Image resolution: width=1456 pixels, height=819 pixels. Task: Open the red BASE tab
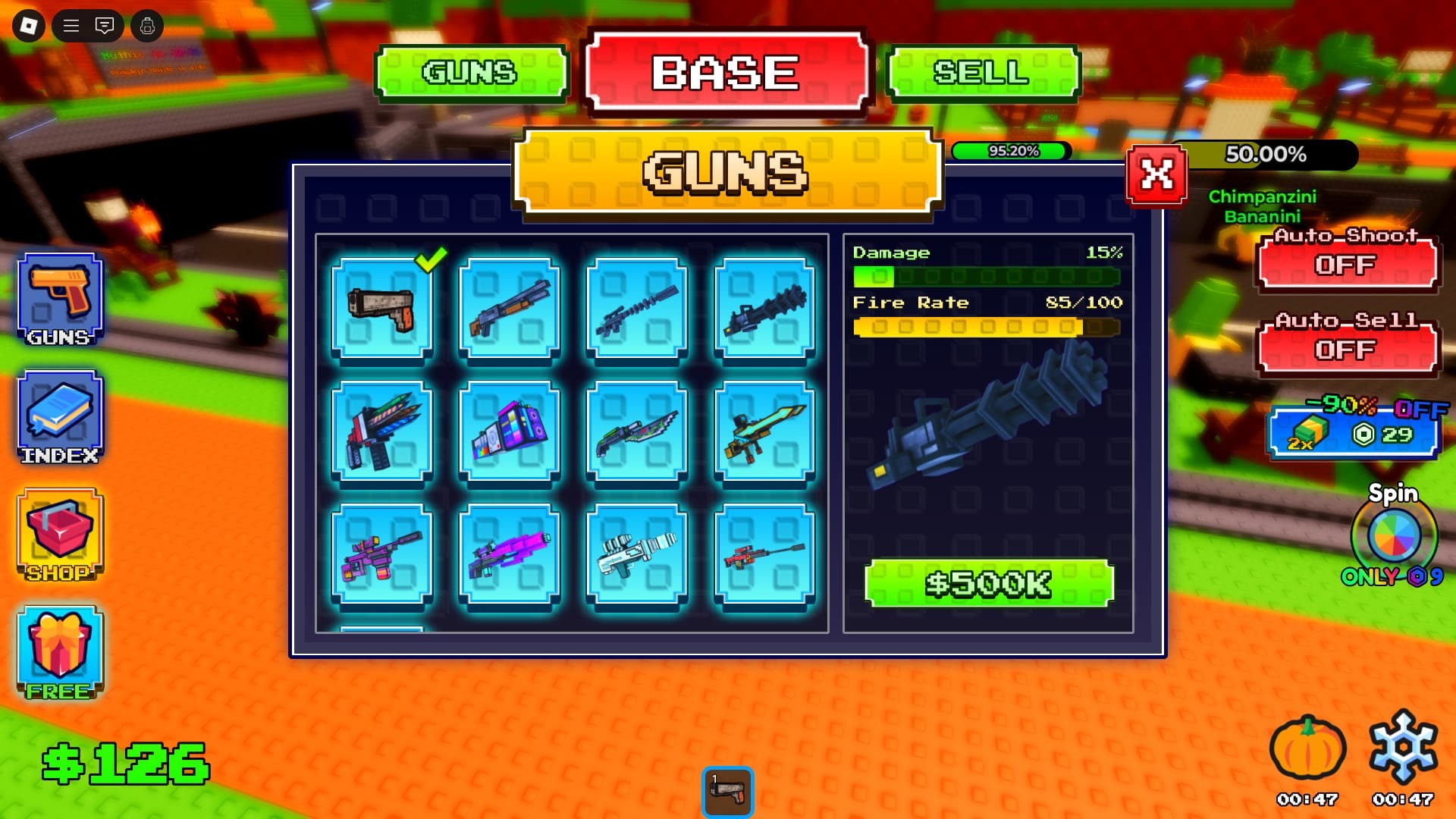point(726,73)
